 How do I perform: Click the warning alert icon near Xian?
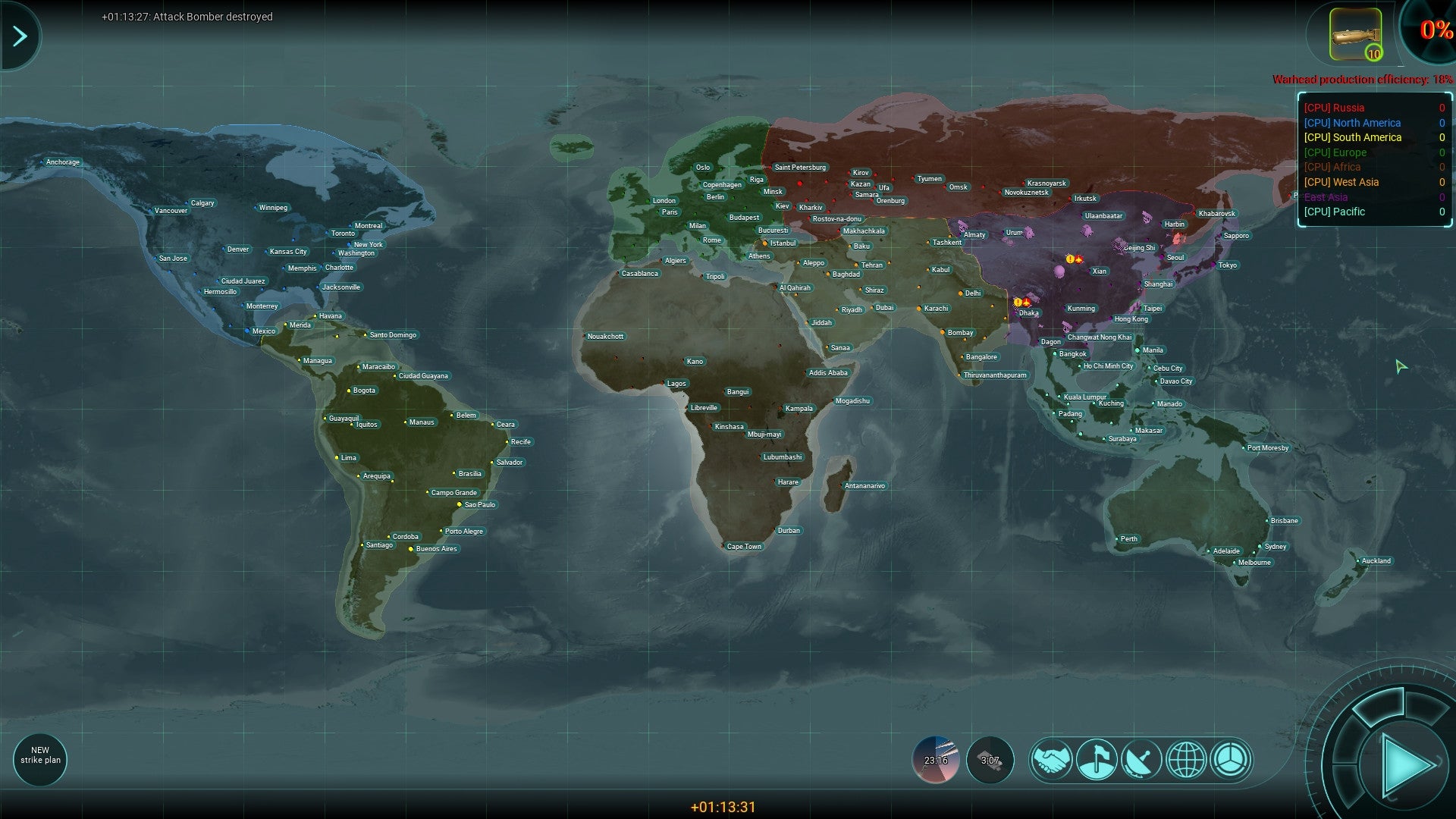pyautogui.click(x=1071, y=258)
